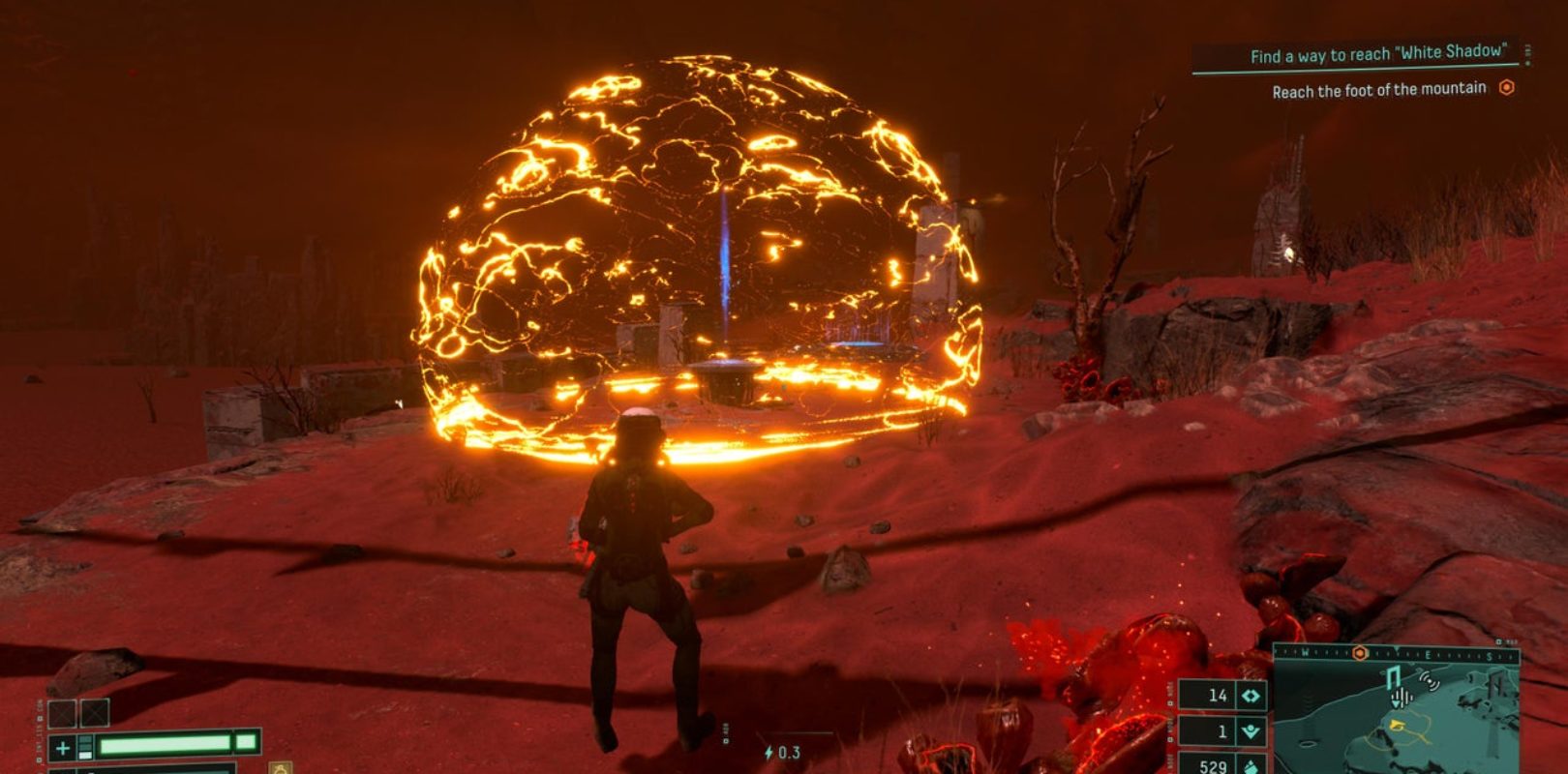Click the badge resource icon next to count 1

(1253, 730)
